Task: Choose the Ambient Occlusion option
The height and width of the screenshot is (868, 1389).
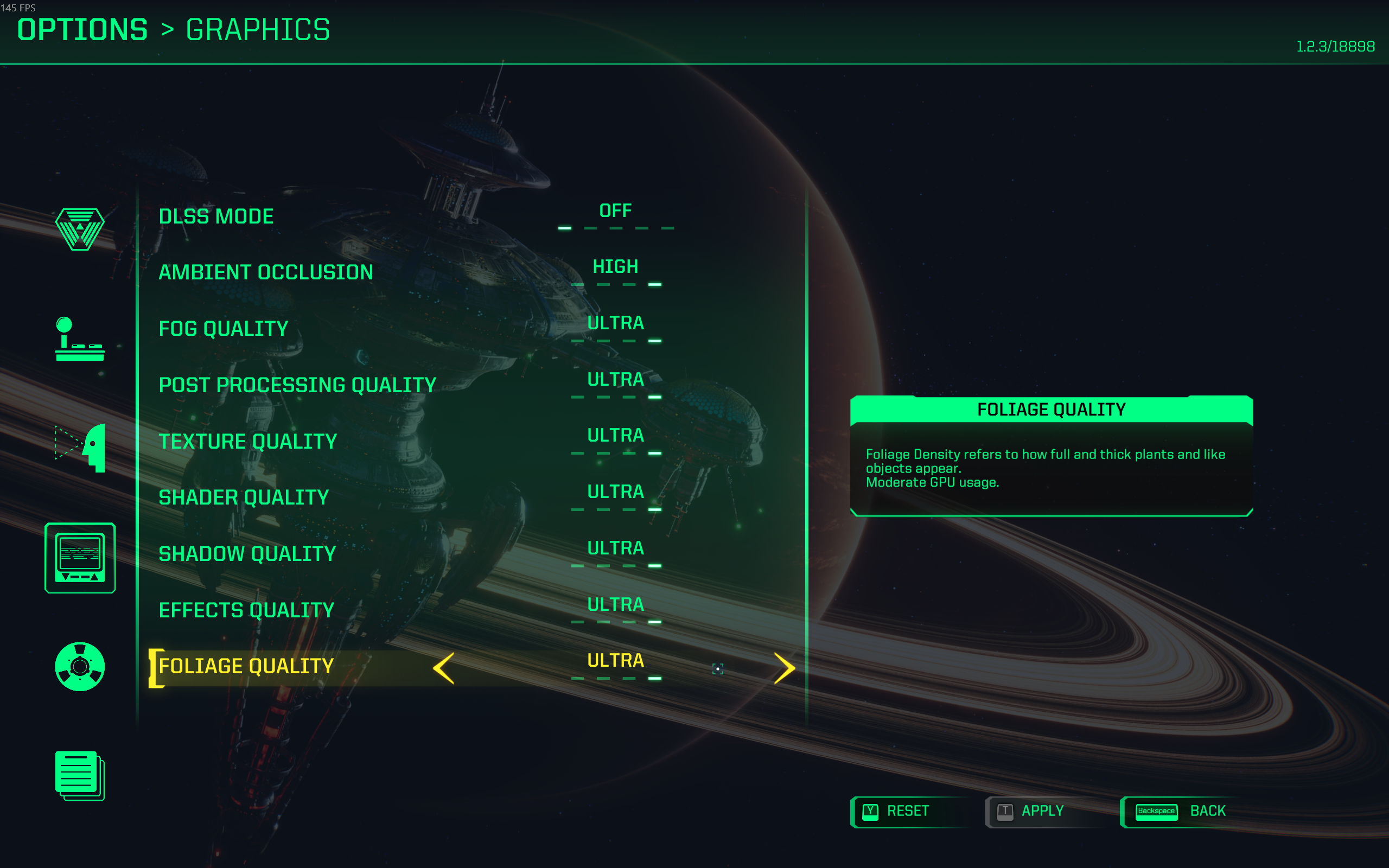Action: [x=266, y=273]
